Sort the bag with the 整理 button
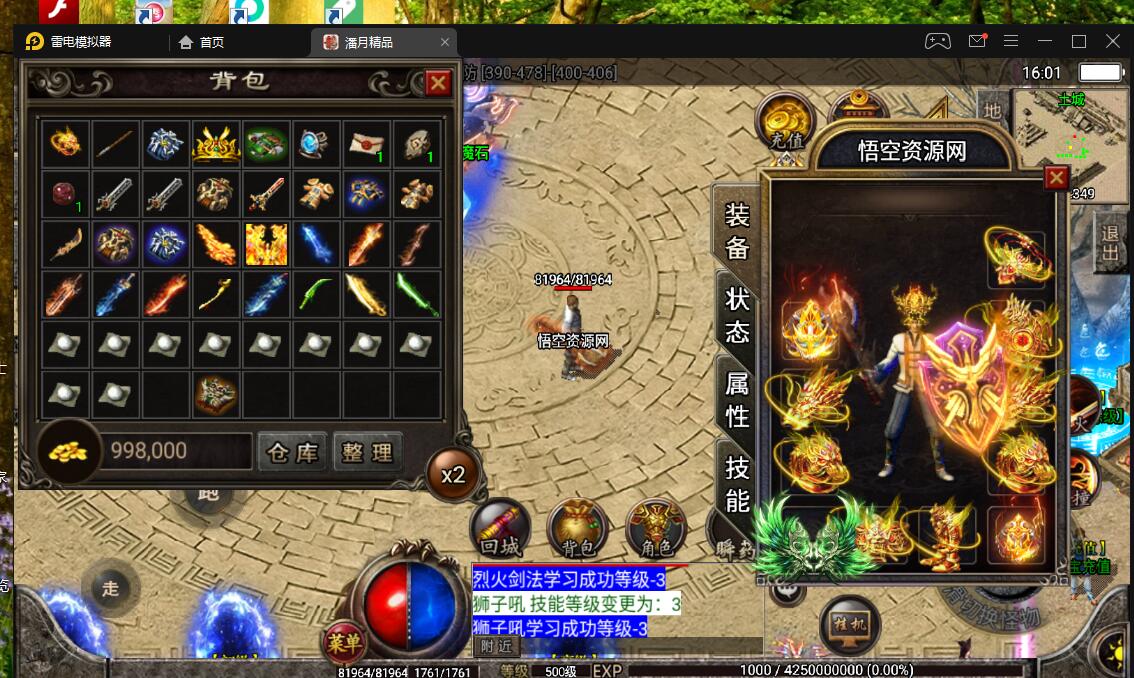Image resolution: width=1134 pixels, height=678 pixels. pos(367,452)
